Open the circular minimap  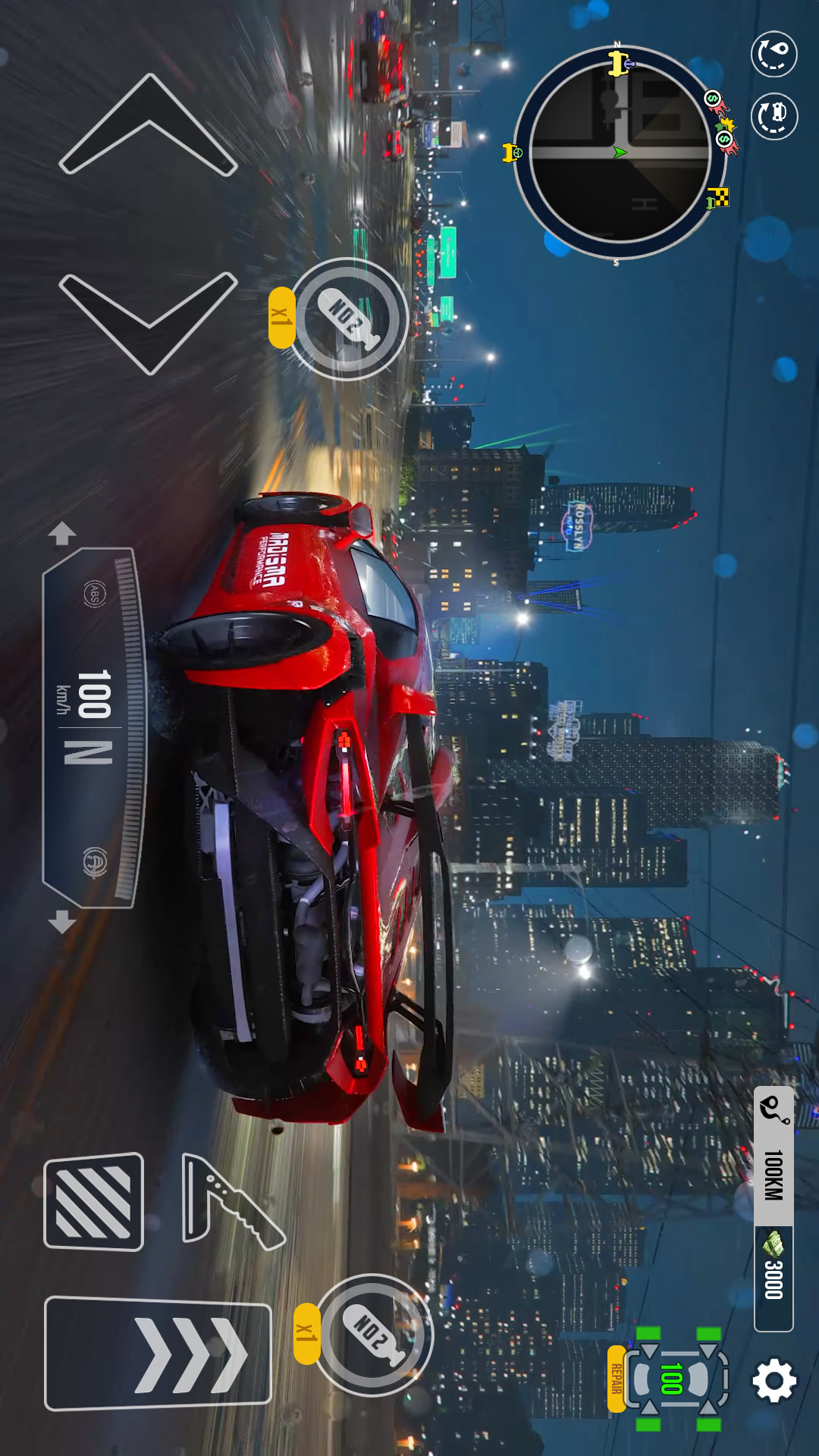point(618,153)
